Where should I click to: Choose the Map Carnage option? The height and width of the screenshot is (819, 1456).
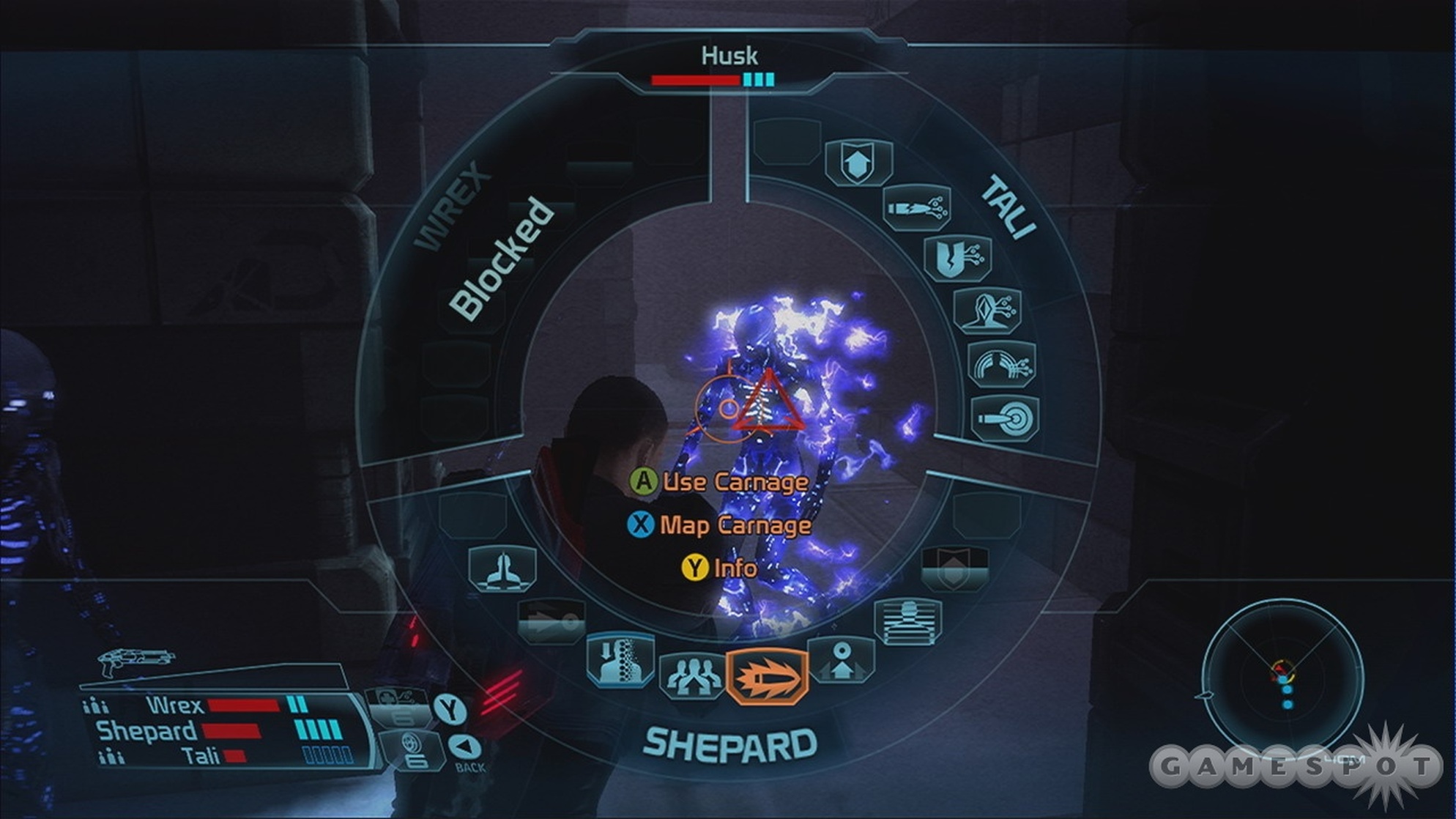[x=720, y=525]
